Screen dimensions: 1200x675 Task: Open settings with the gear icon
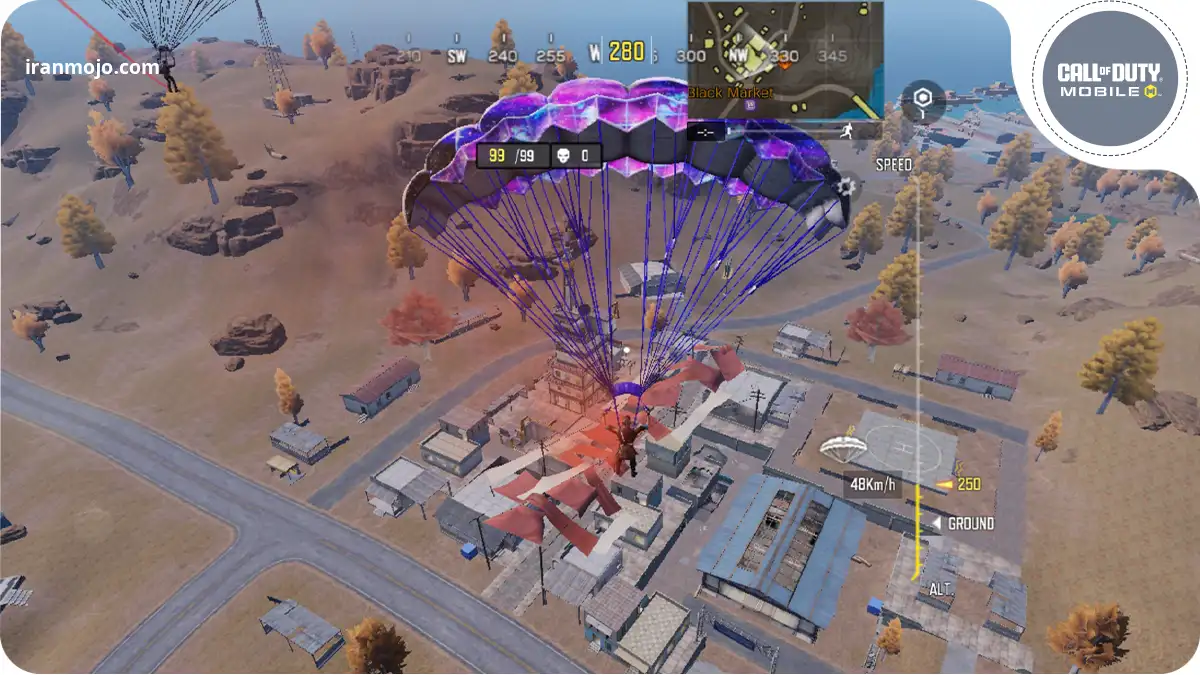click(846, 185)
